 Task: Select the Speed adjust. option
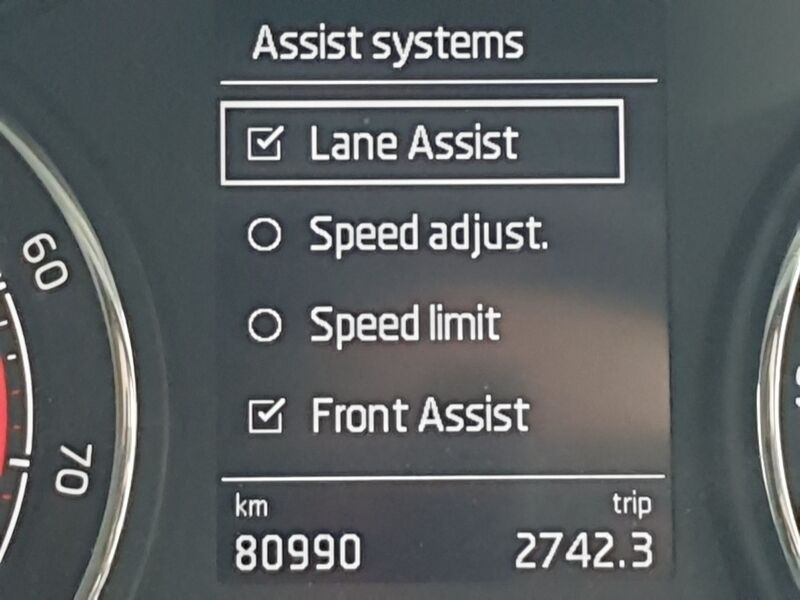click(x=264, y=236)
